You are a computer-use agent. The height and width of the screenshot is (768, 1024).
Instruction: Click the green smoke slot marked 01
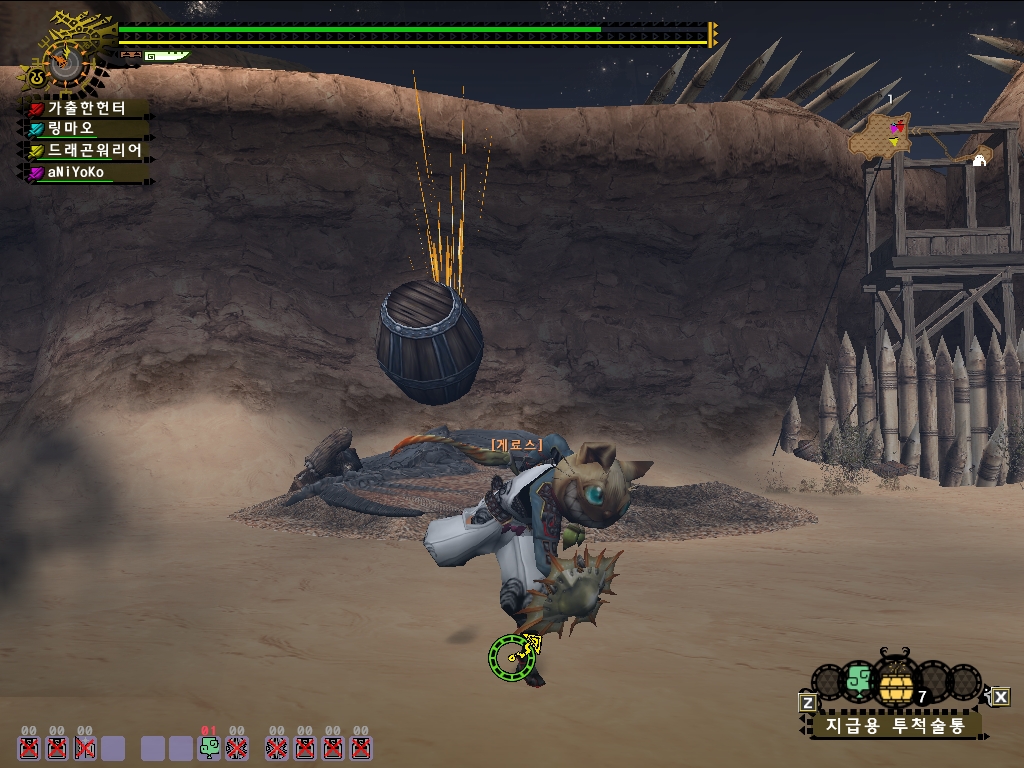(209, 746)
